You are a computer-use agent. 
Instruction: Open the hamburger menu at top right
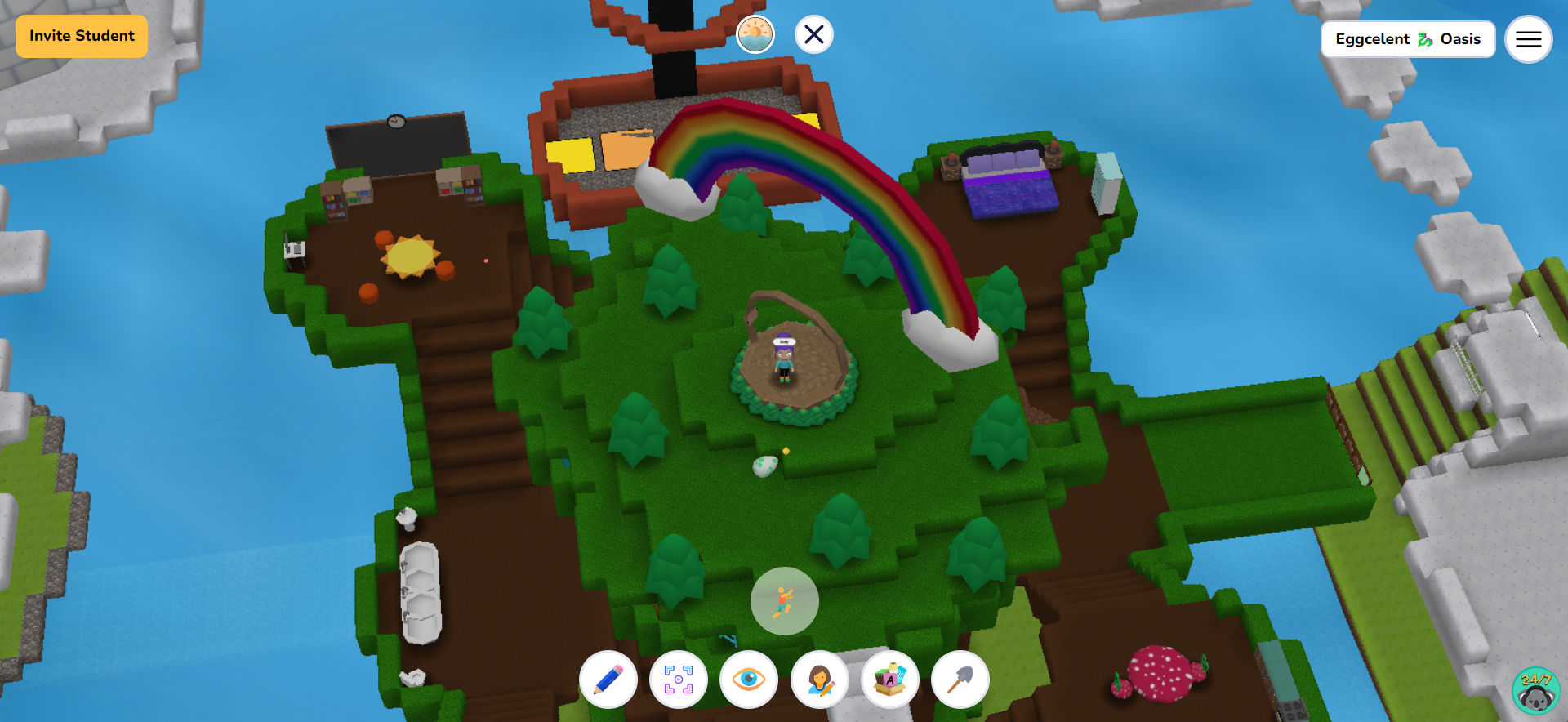[1528, 38]
